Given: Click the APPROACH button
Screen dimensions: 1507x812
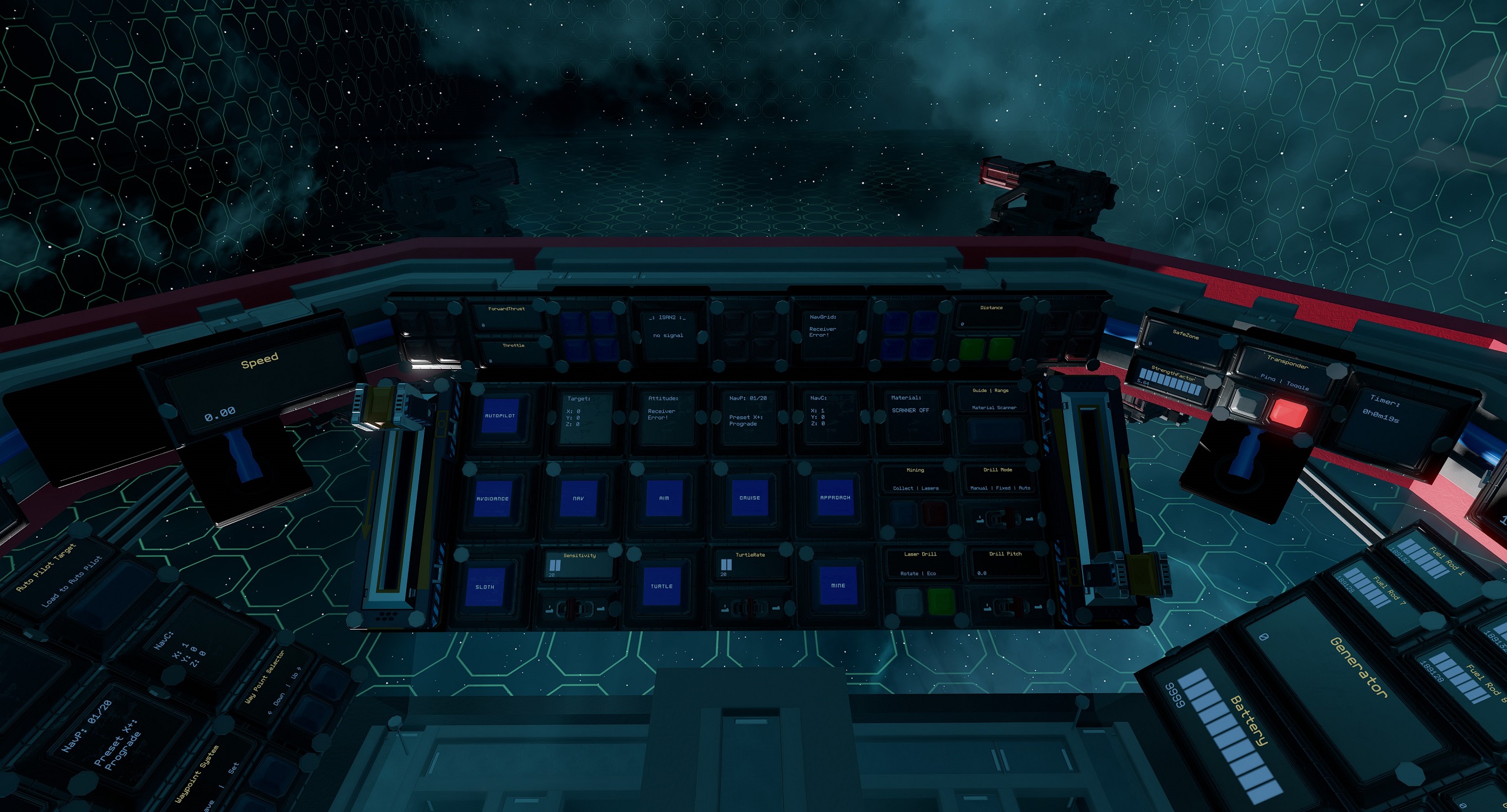Looking at the screenshot, I should tap(835, 498).
